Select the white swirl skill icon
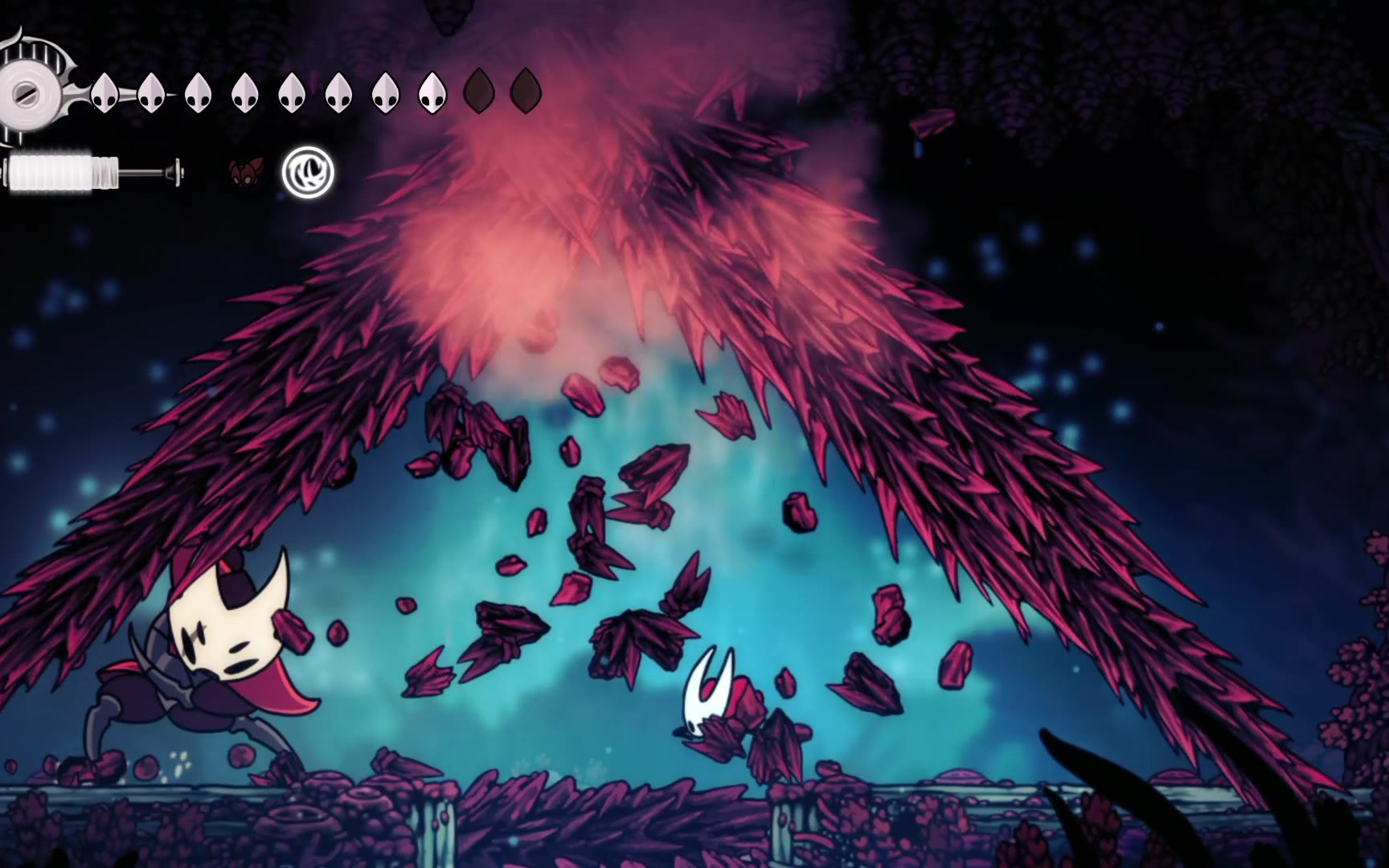This screenshot has width=1389, height=868. pos(308,172)
